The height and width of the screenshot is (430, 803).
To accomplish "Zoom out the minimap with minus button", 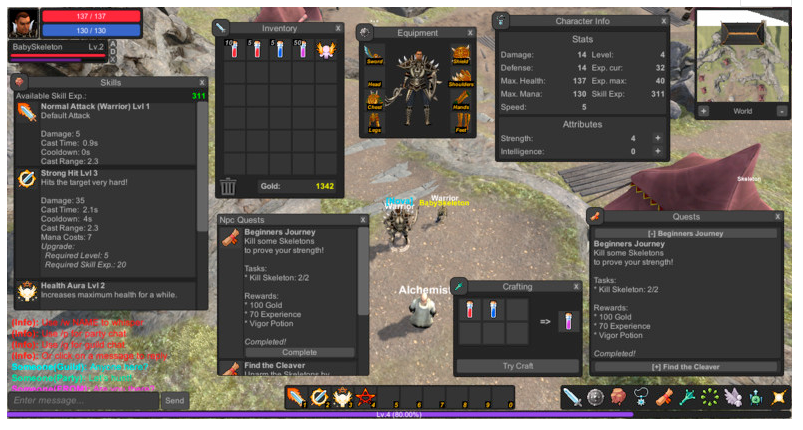I will (x=781, y=111).
